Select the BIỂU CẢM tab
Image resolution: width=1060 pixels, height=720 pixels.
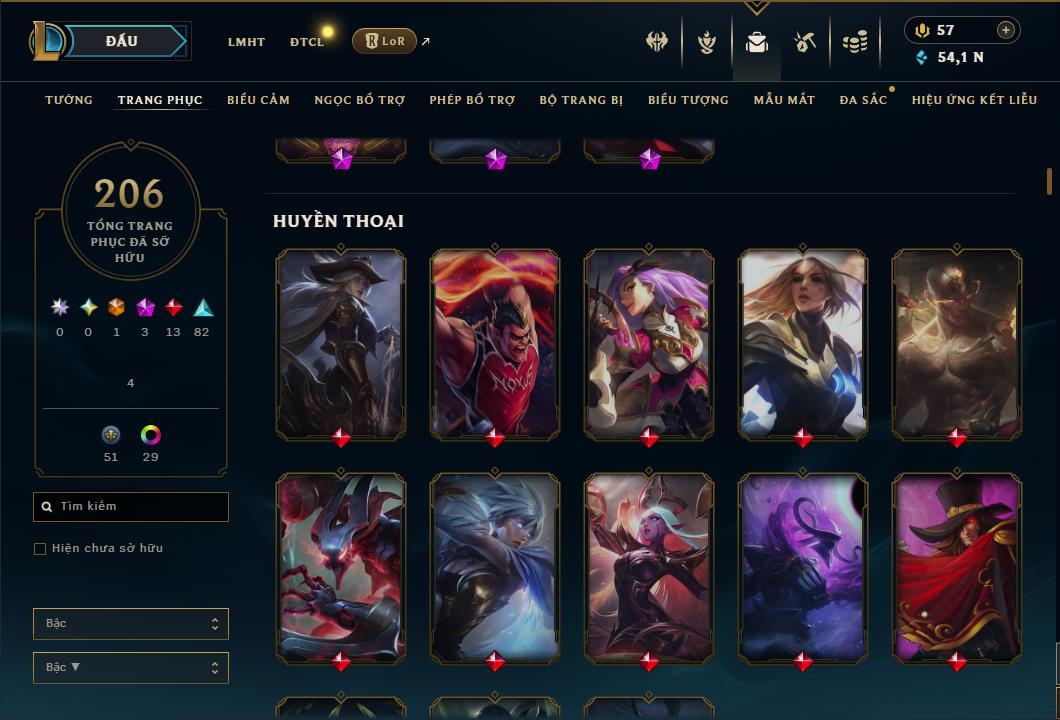click(x=258, y=100)
